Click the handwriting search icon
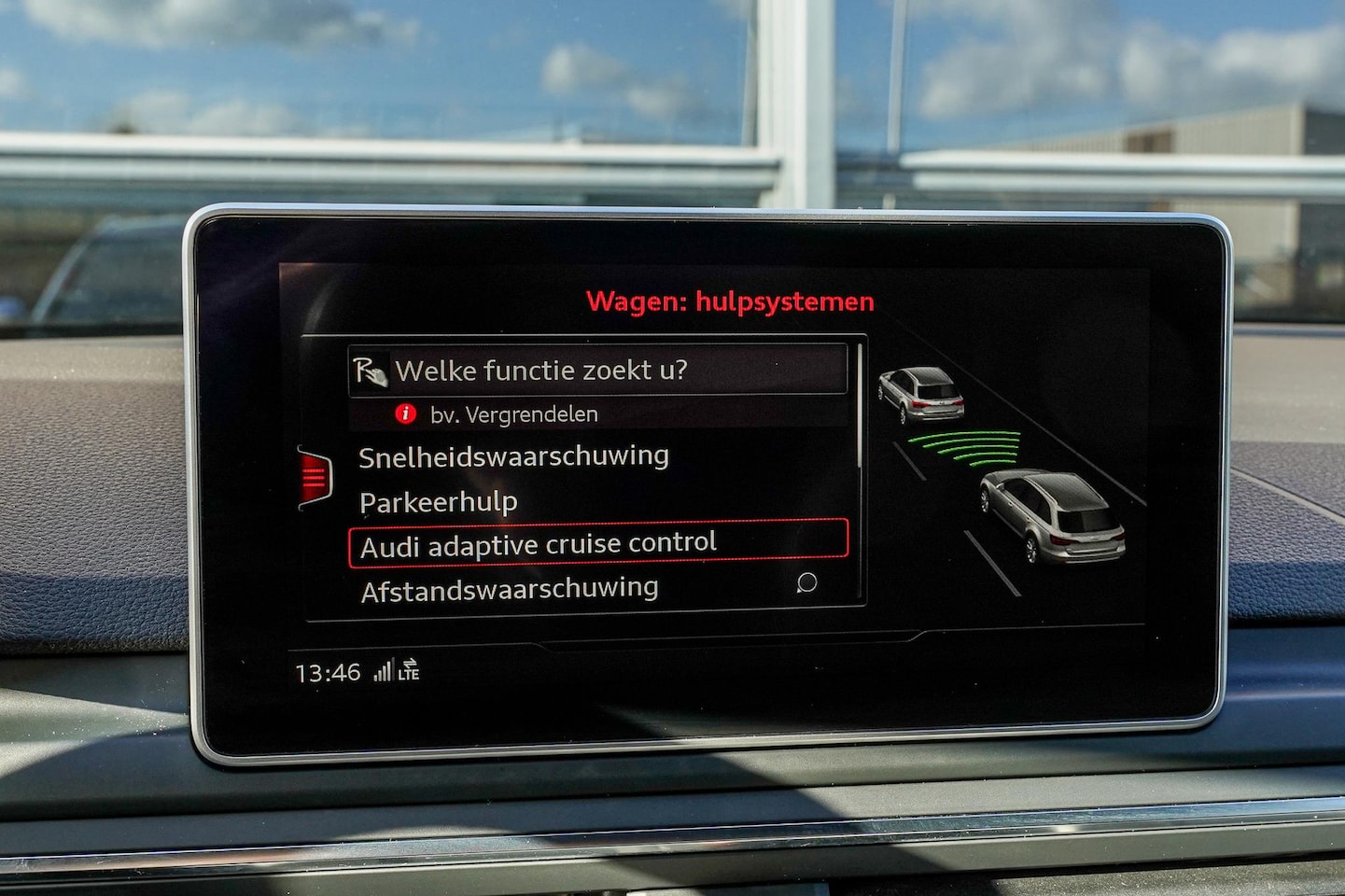This screenshot has width=1345, height=896. (371, 371)
